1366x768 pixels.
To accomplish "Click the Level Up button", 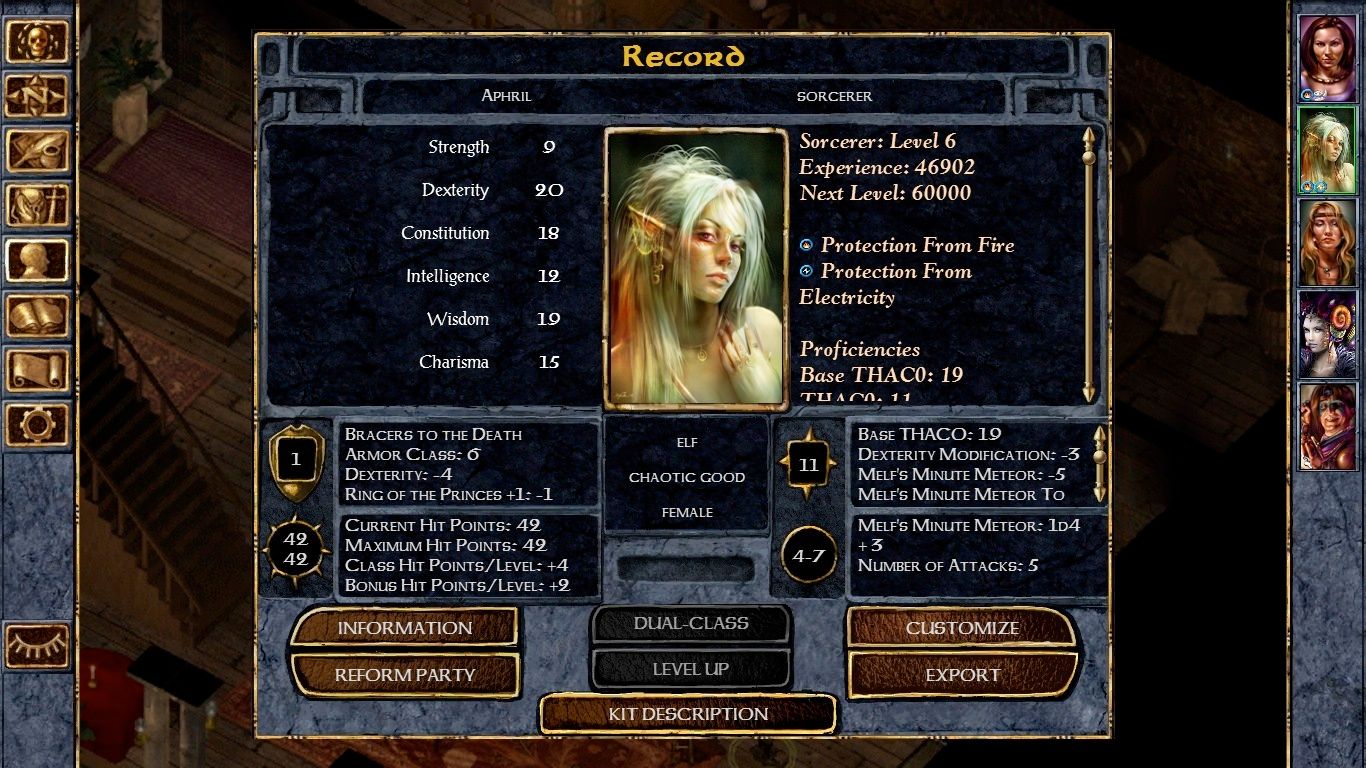I will (x=690, y=669).
